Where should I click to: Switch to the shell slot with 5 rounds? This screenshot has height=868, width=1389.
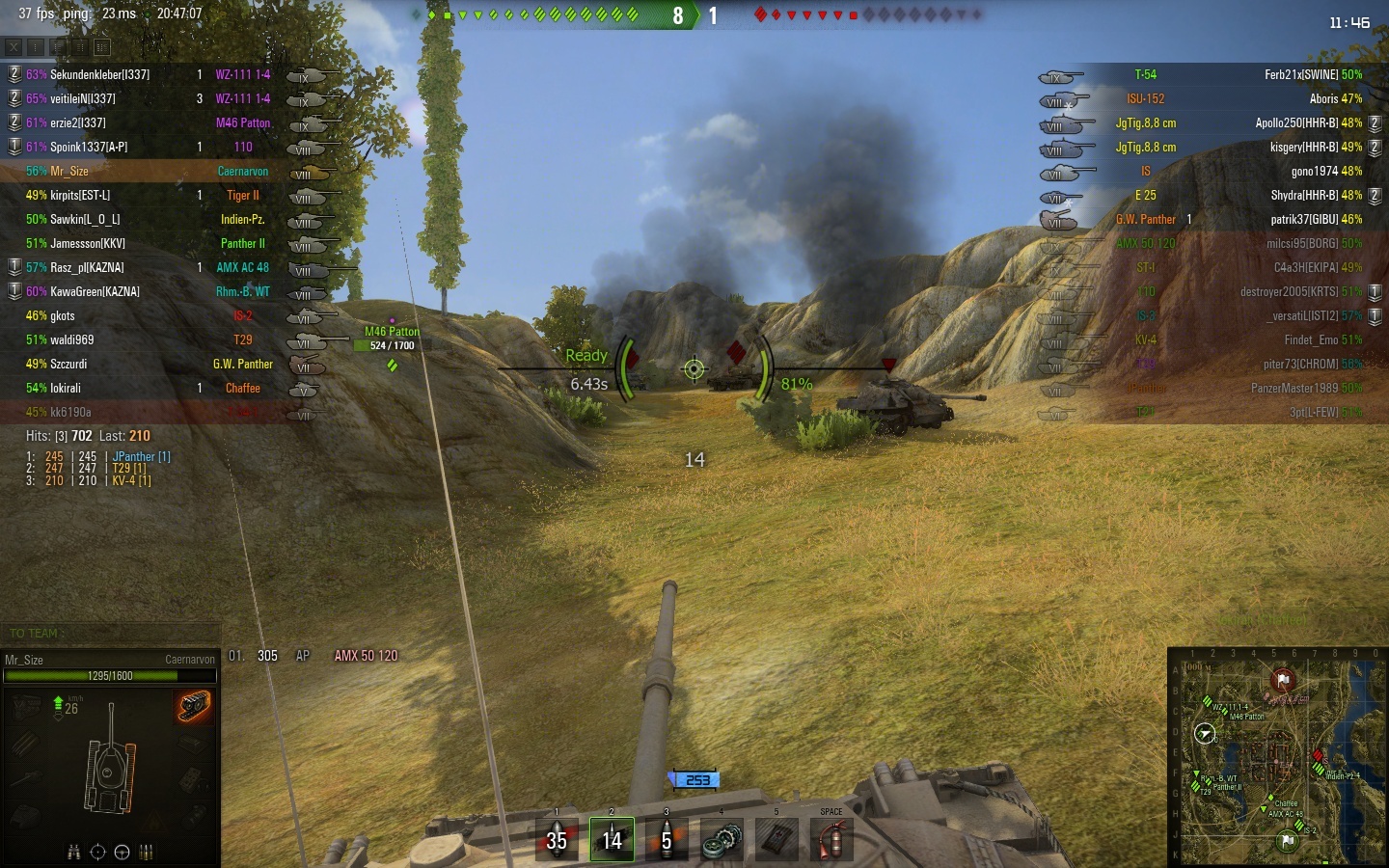click(x=667, y=839)
